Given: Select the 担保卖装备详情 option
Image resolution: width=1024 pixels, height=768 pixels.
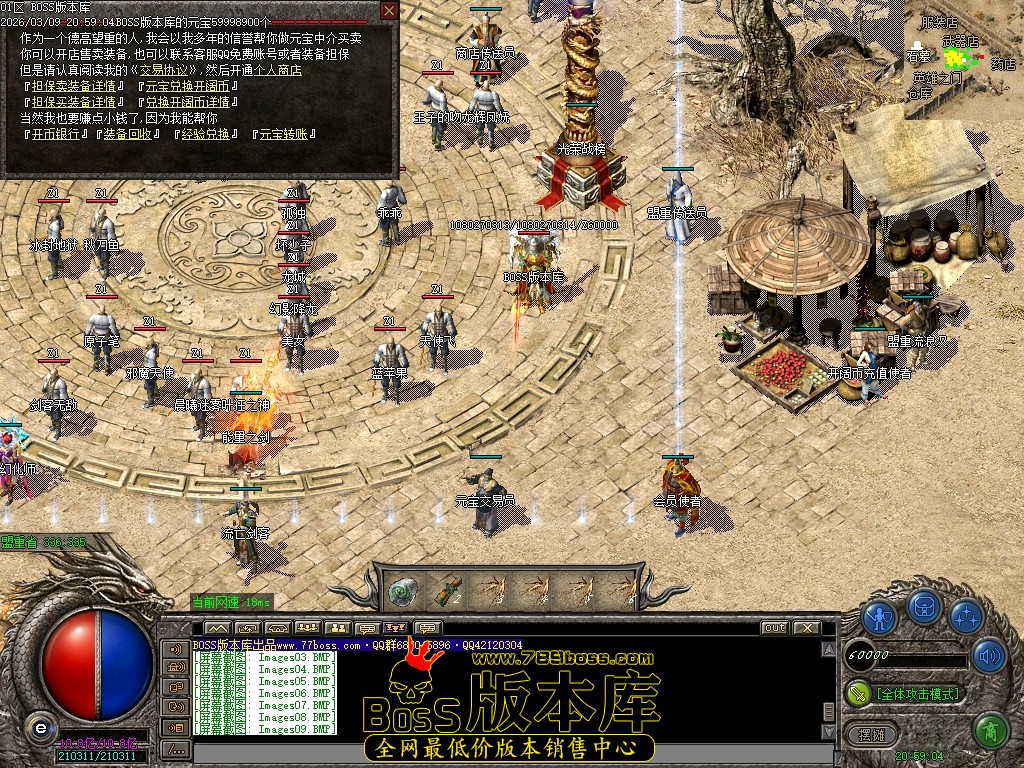Looking at the screenshot, I should pos(72,86).
